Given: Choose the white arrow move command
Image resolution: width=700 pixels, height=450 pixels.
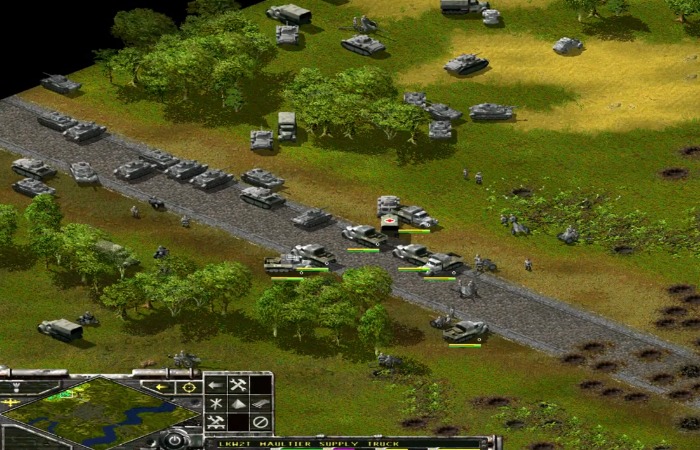Looking at the screenshot, I should point(215,385).
